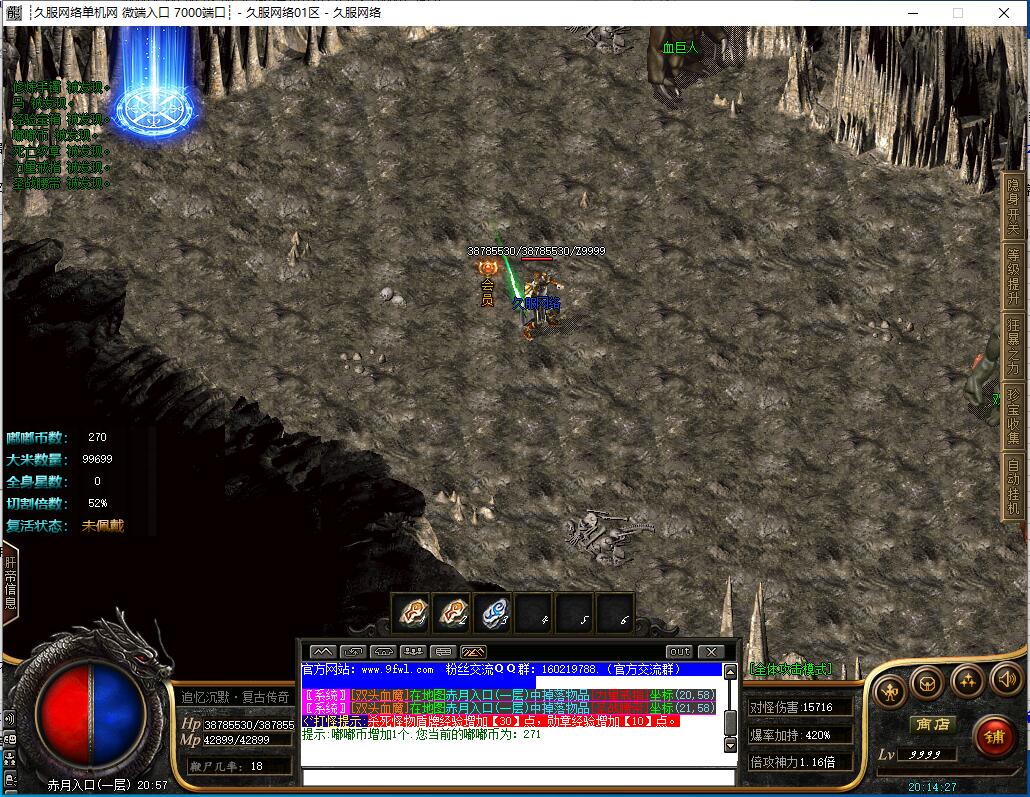
Task: Toggle the 隐身开关 stealth side button
Action: coord(1013,206)
